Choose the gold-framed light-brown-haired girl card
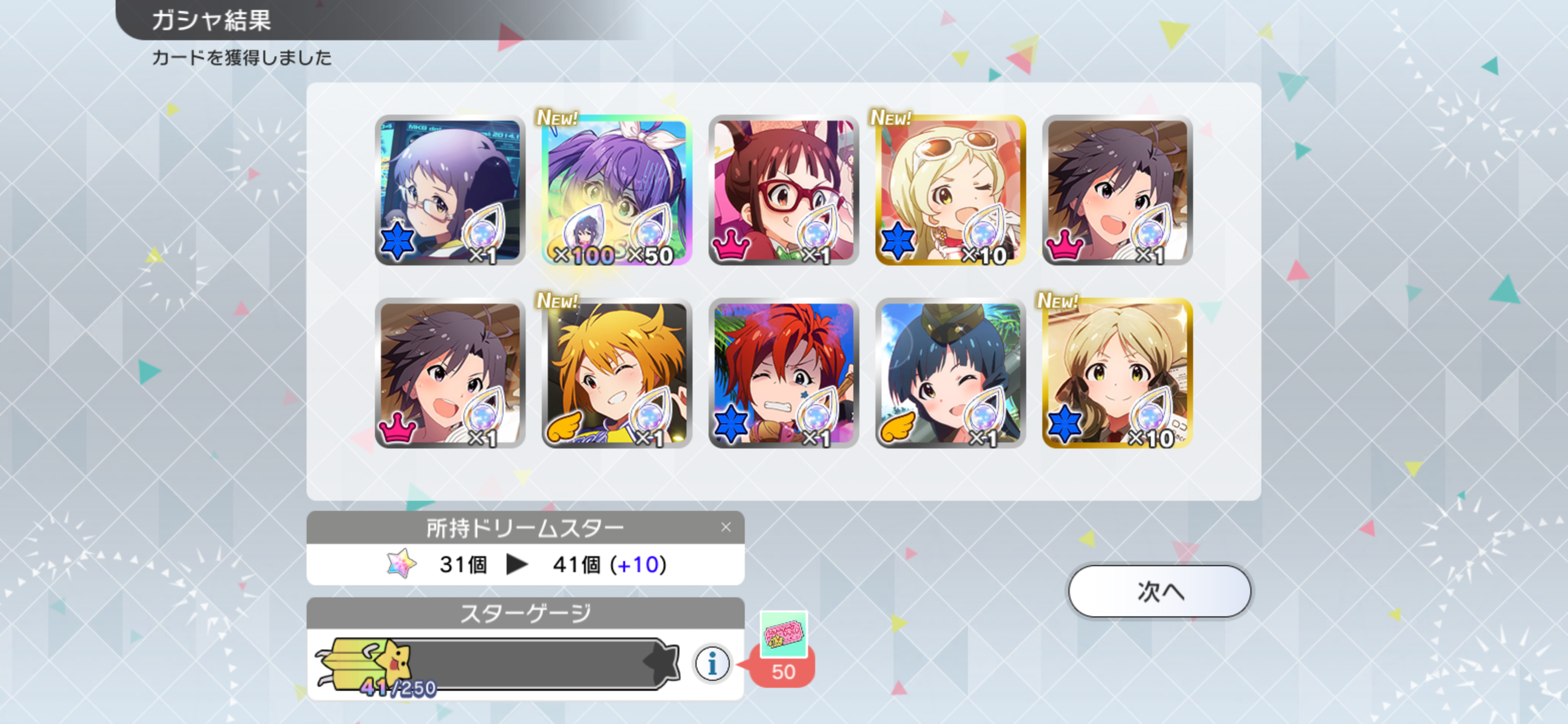 tap(1117, 373)
